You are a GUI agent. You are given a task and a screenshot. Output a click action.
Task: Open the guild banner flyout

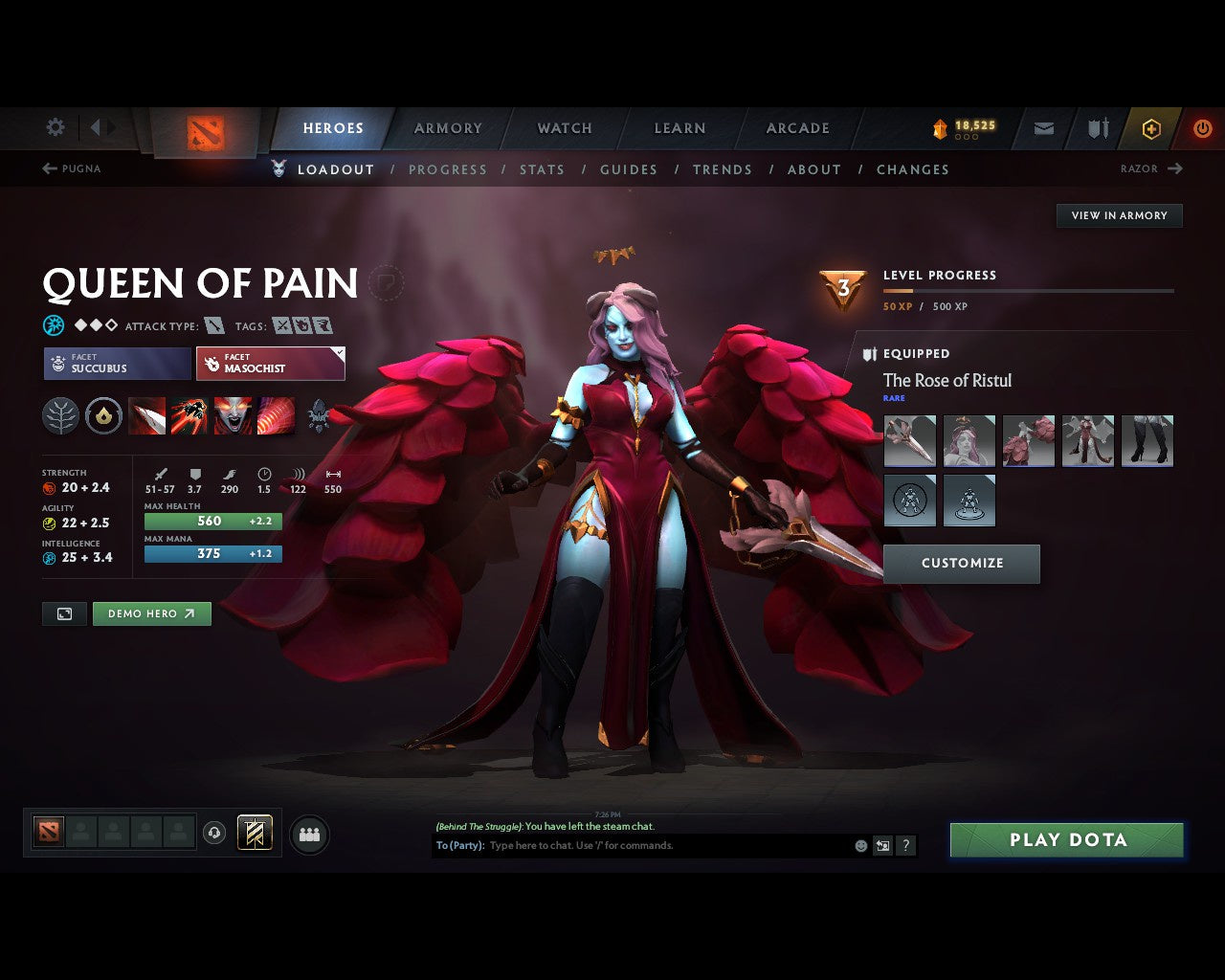point(254,834)
